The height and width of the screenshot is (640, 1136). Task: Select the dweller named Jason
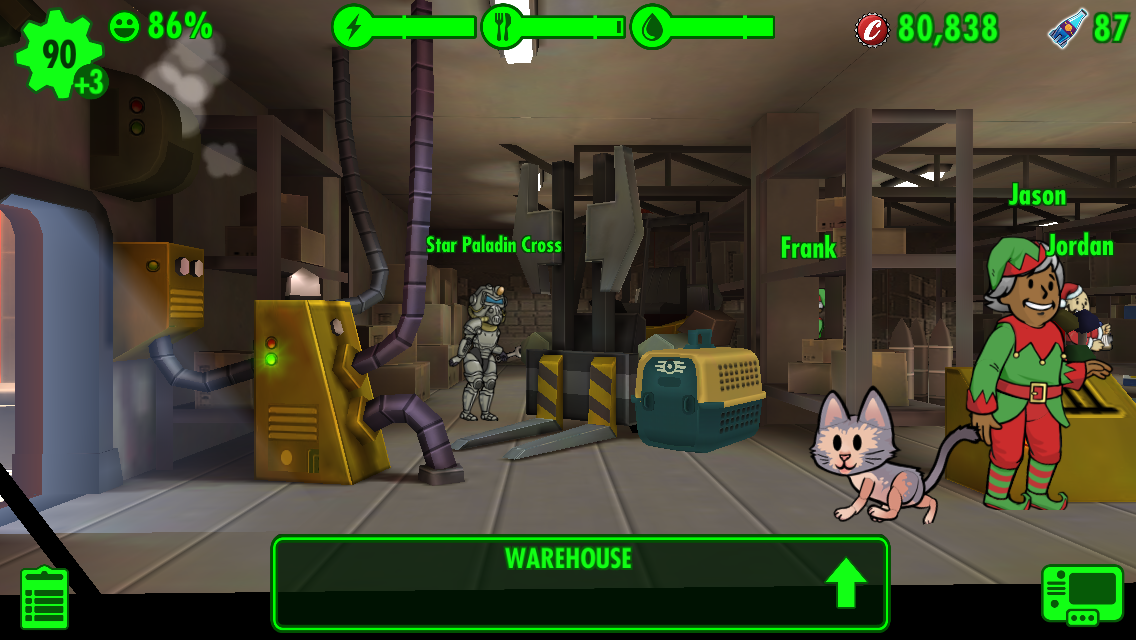pyautogui.click(x=1023, y=378)
